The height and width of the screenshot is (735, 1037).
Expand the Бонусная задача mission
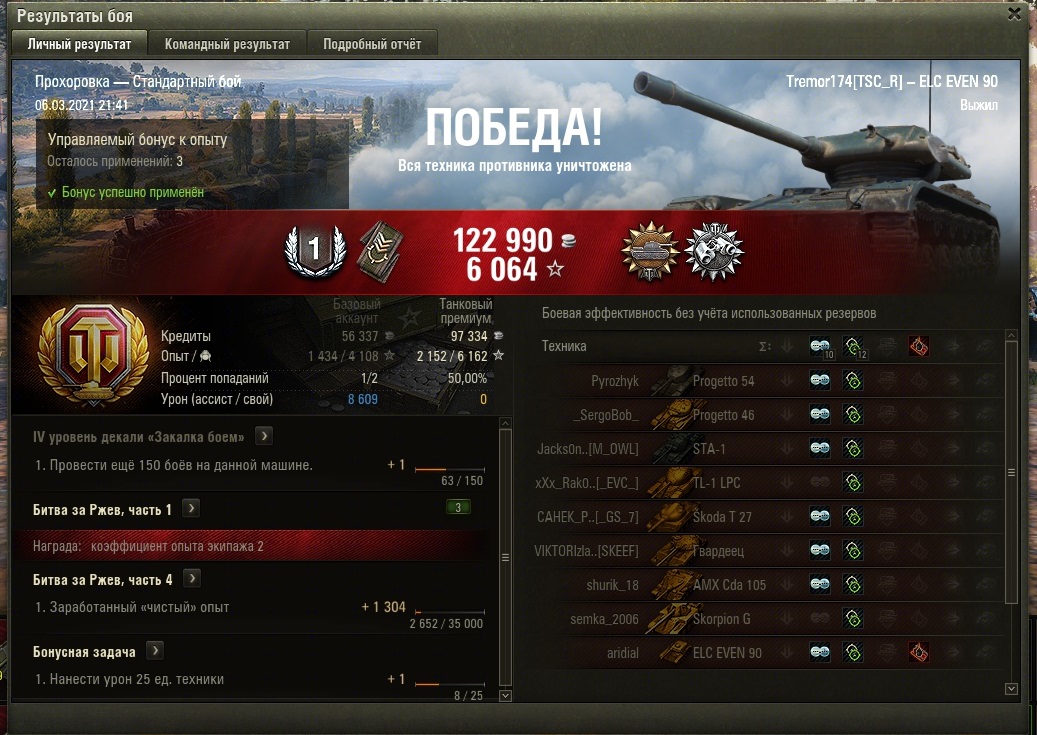(x=155, y=651)
